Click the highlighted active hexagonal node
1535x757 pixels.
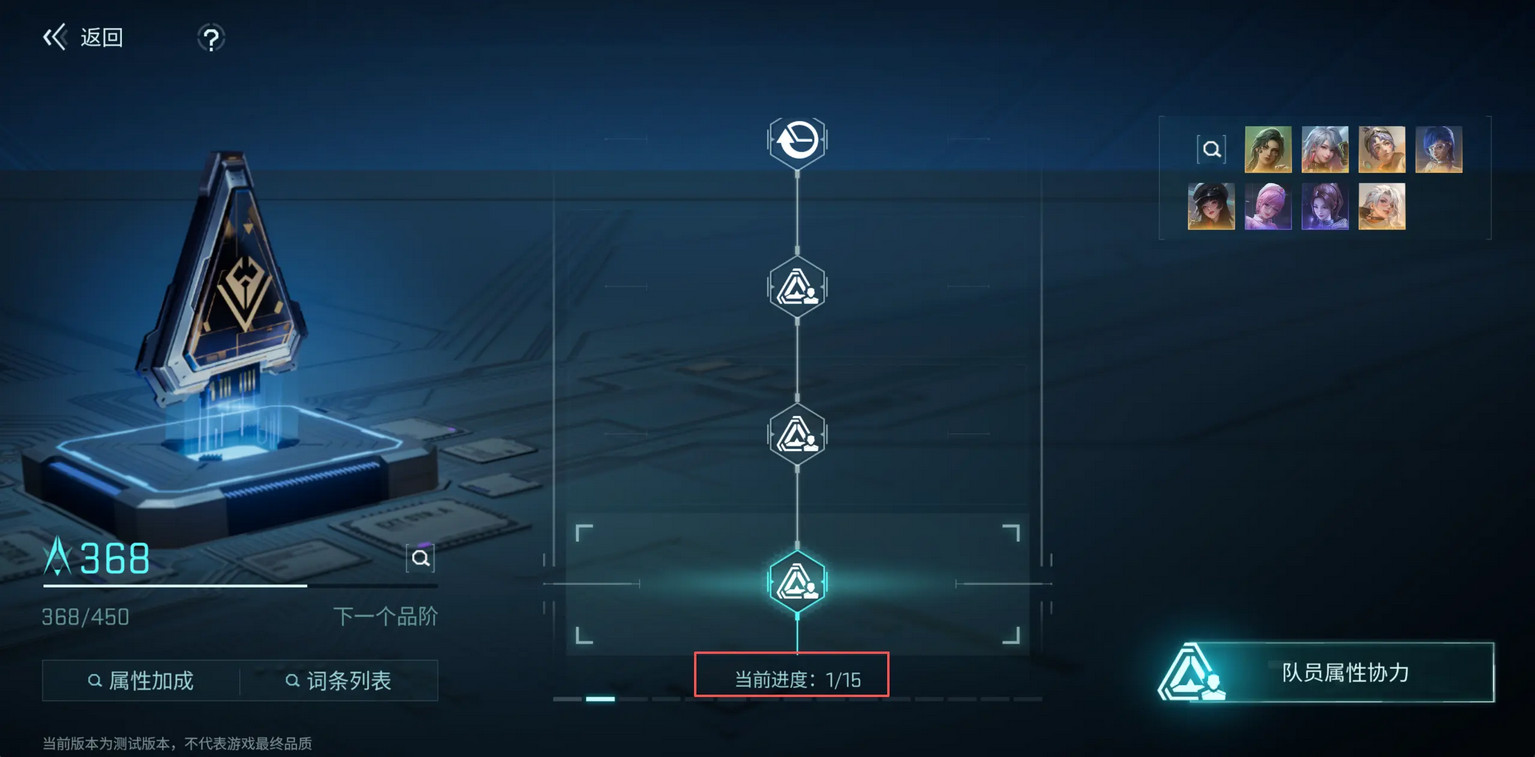click(797, 580)
